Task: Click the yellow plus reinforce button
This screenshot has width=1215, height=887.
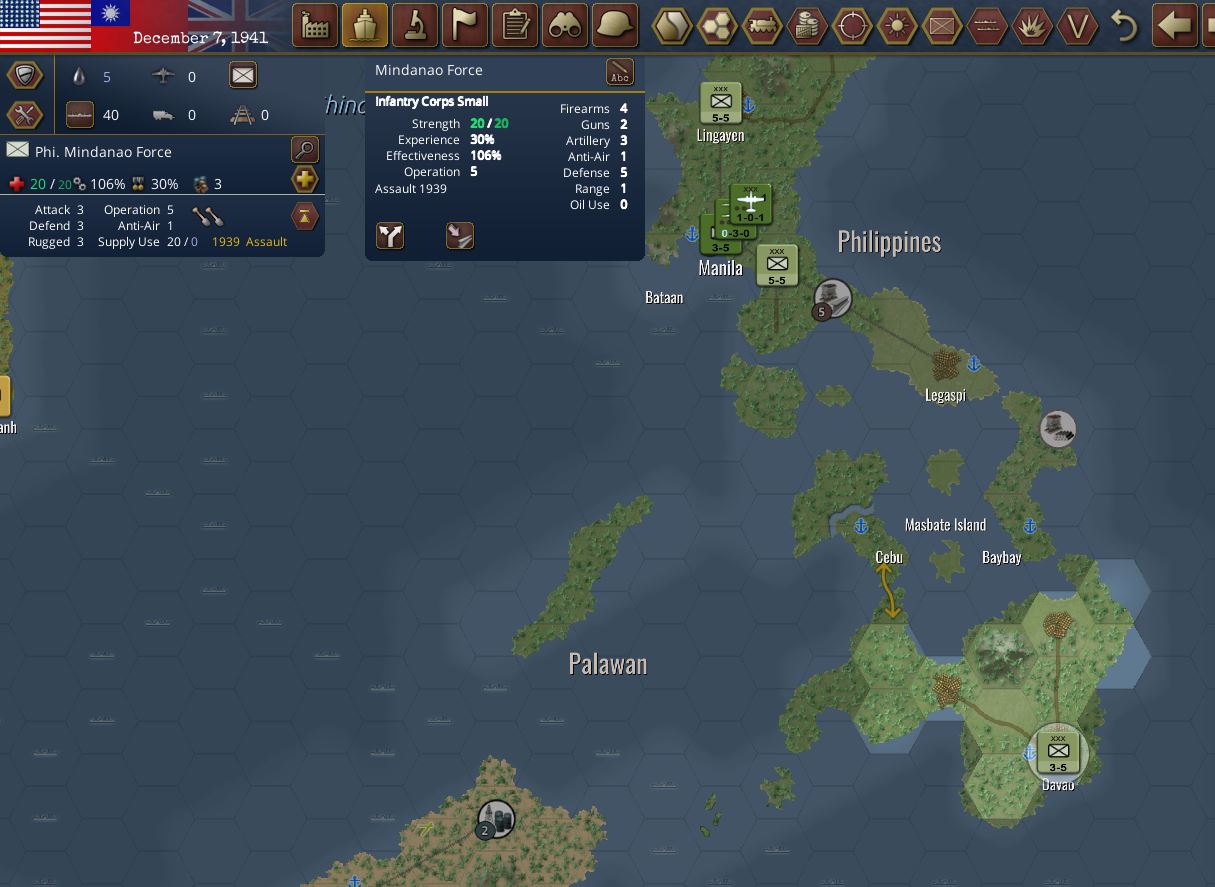Action: point(304,180)
